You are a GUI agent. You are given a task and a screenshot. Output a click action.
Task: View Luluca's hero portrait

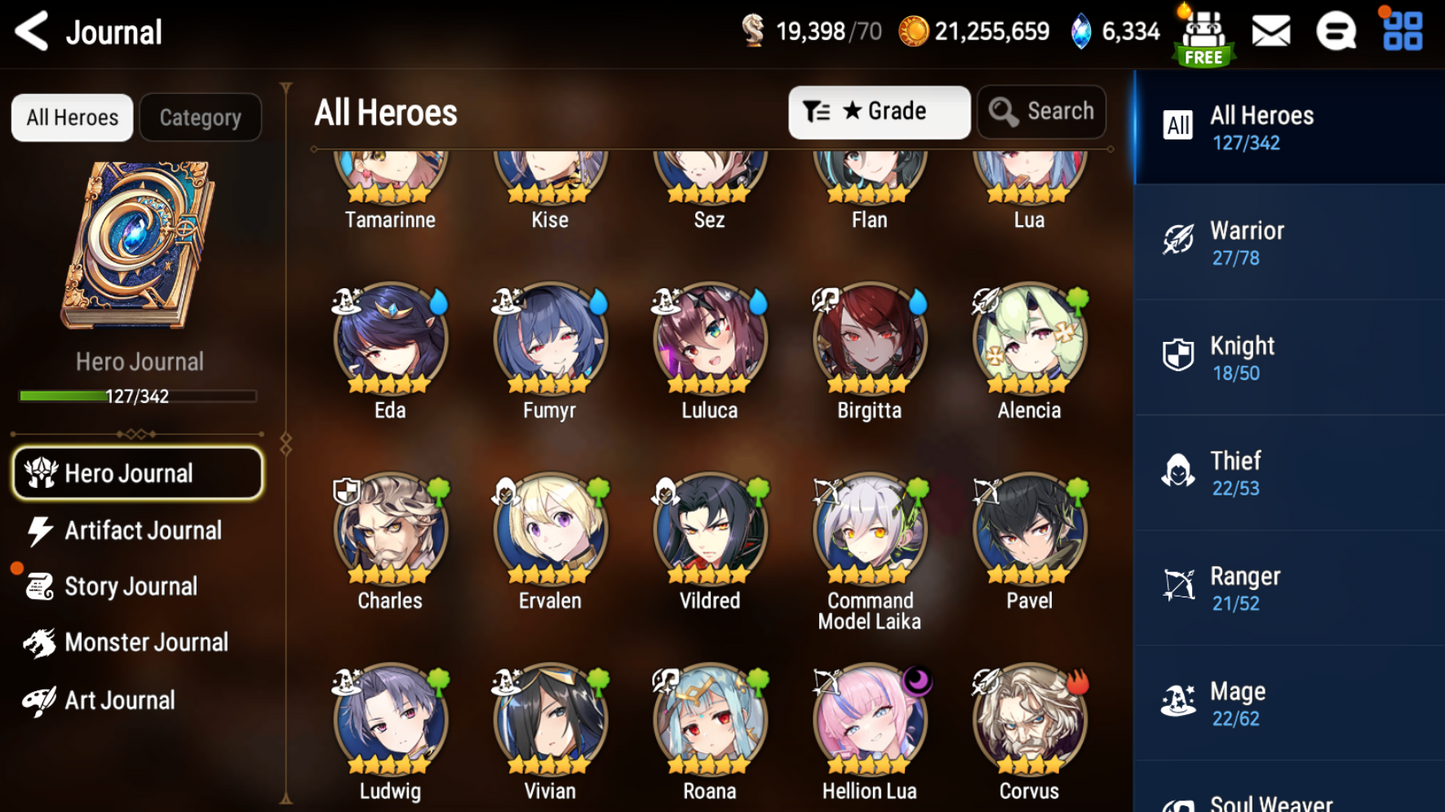[710, 342]
